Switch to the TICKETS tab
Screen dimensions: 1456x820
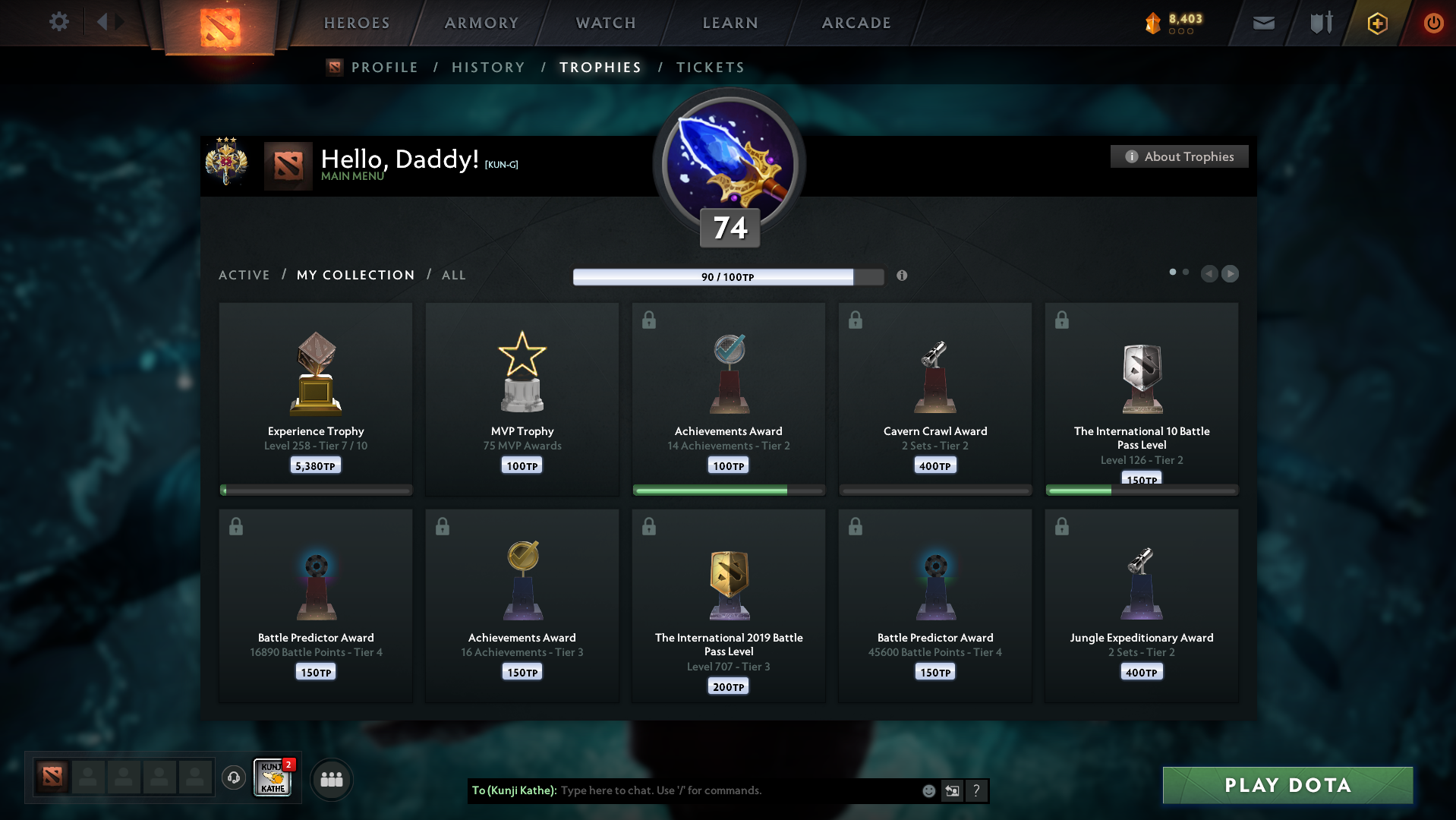(x=709, y=68)
